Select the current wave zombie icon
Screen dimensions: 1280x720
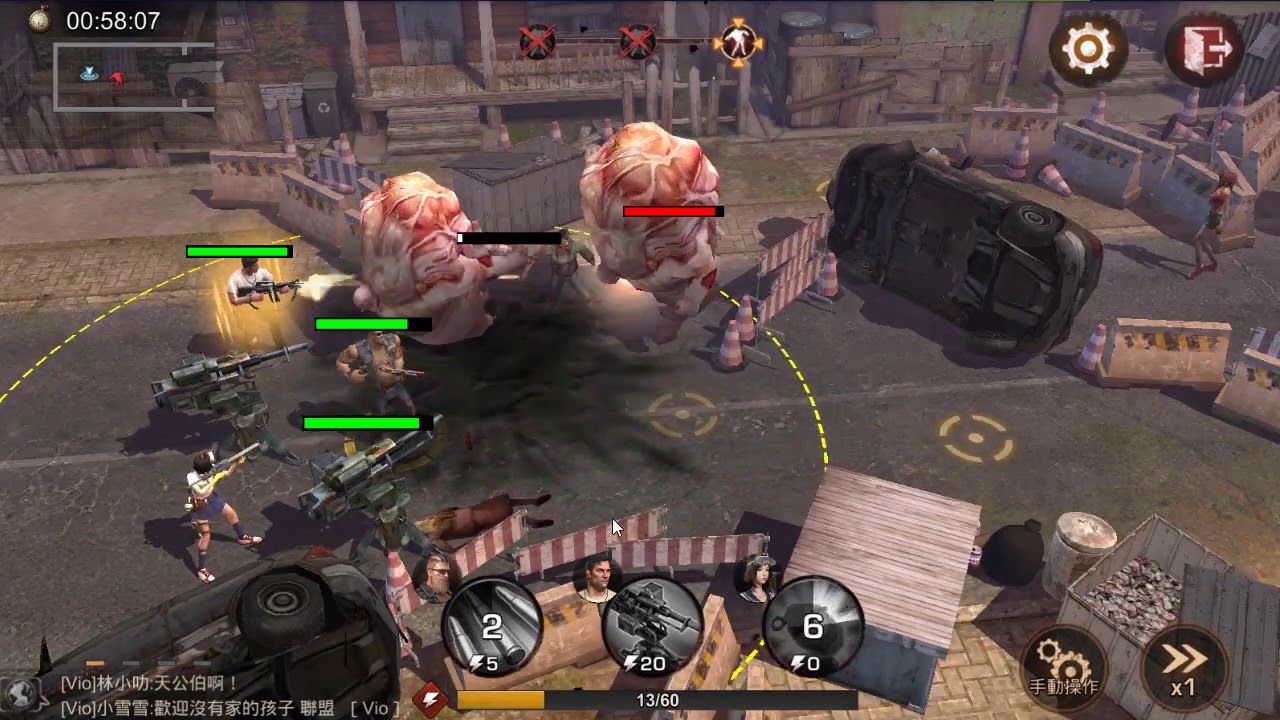coord(738,42)
